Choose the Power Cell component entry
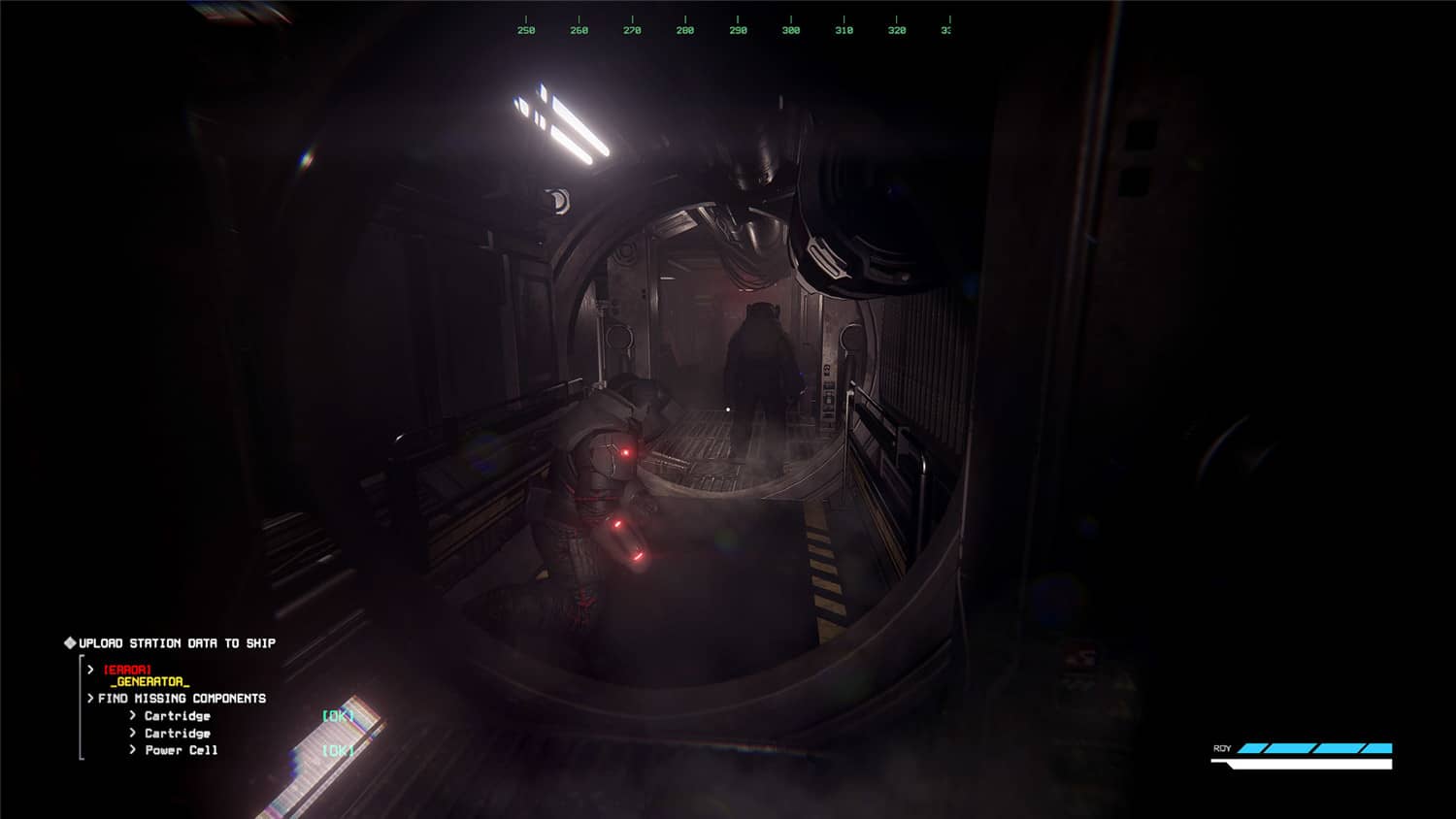The height and width of the screenshot is (819, 1456). 182,750
